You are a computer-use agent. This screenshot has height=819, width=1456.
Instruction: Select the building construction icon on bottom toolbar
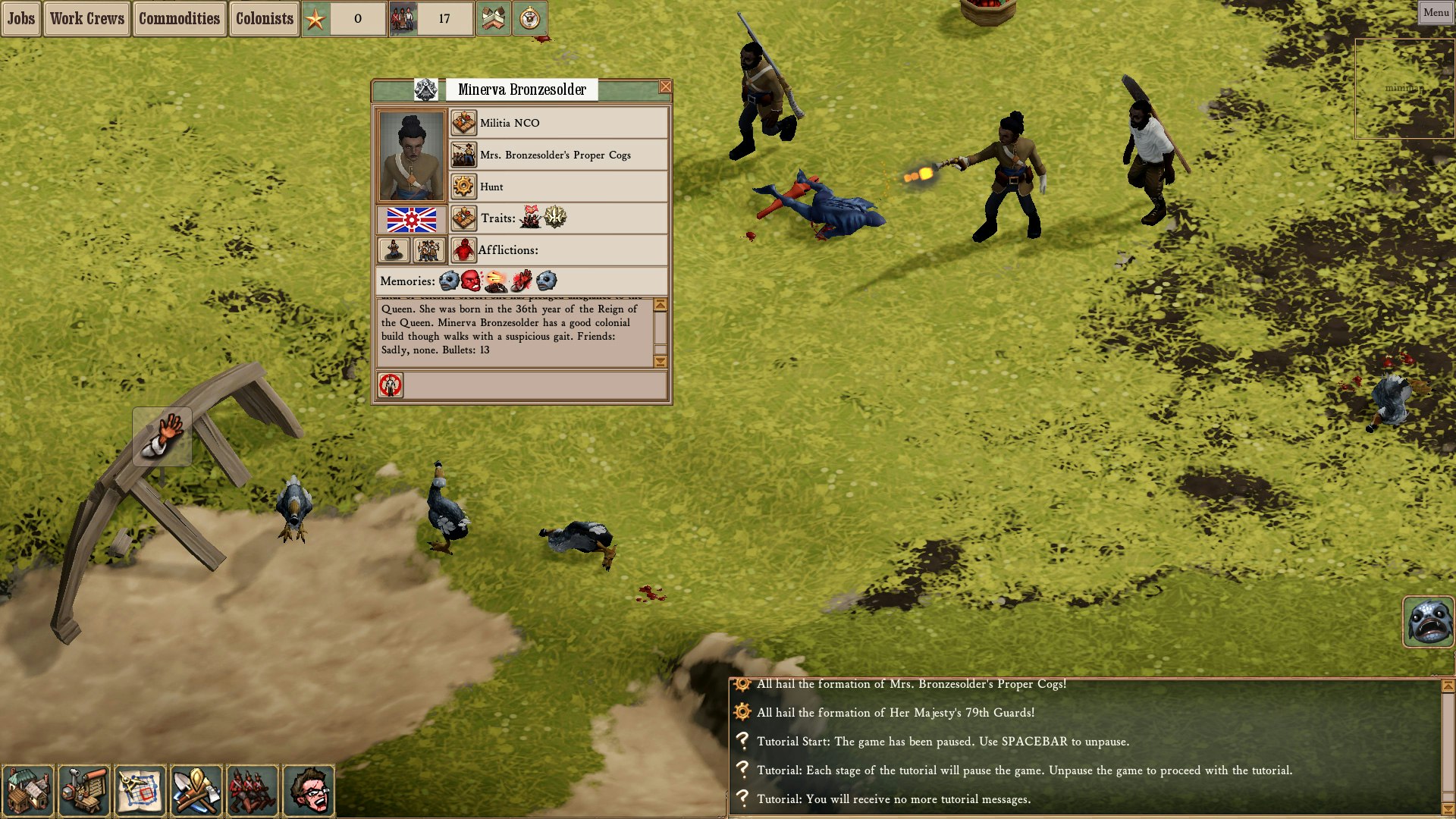click(x=30, y=791)
